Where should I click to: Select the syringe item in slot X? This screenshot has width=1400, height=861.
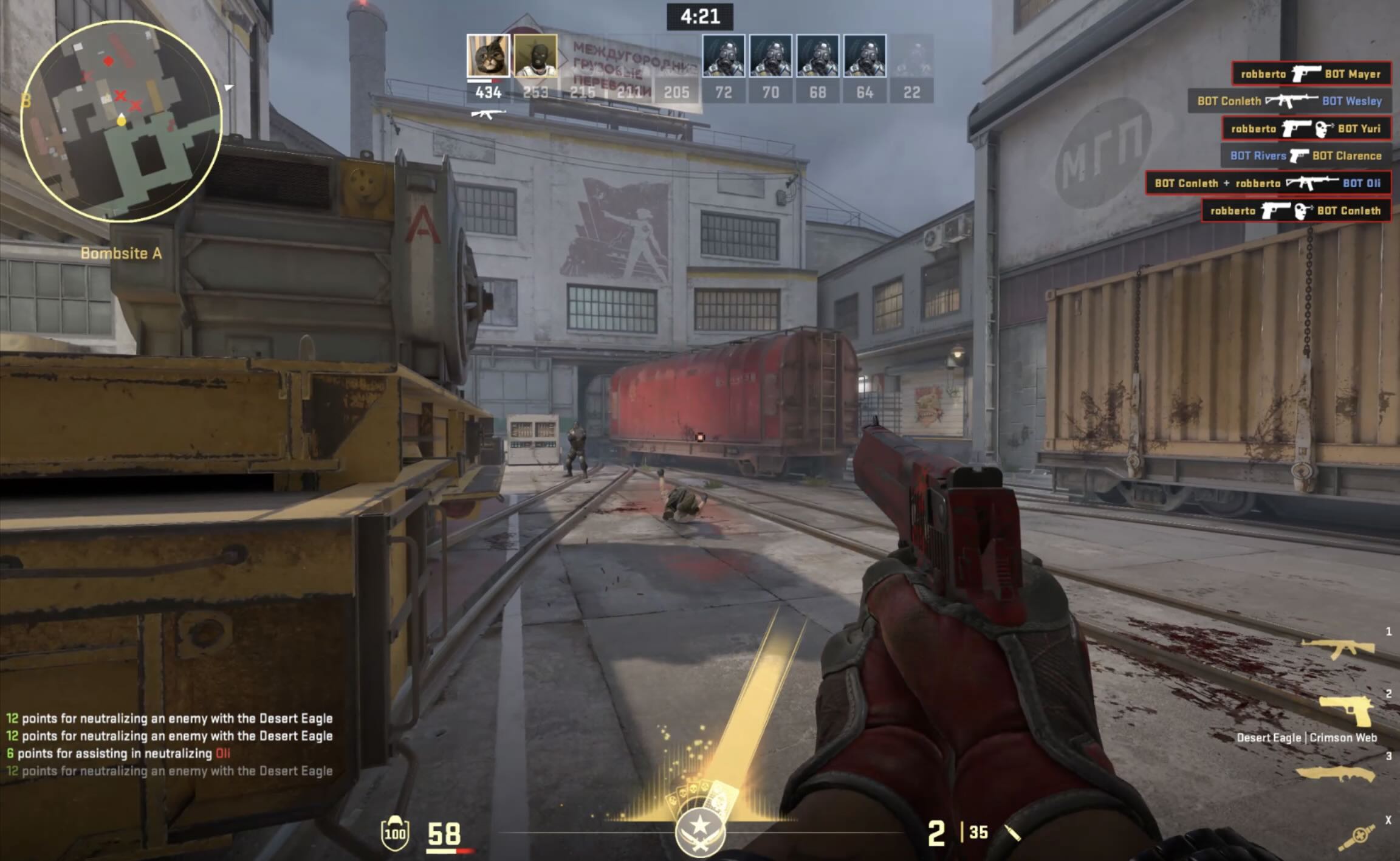click(x=1356, y=837)
